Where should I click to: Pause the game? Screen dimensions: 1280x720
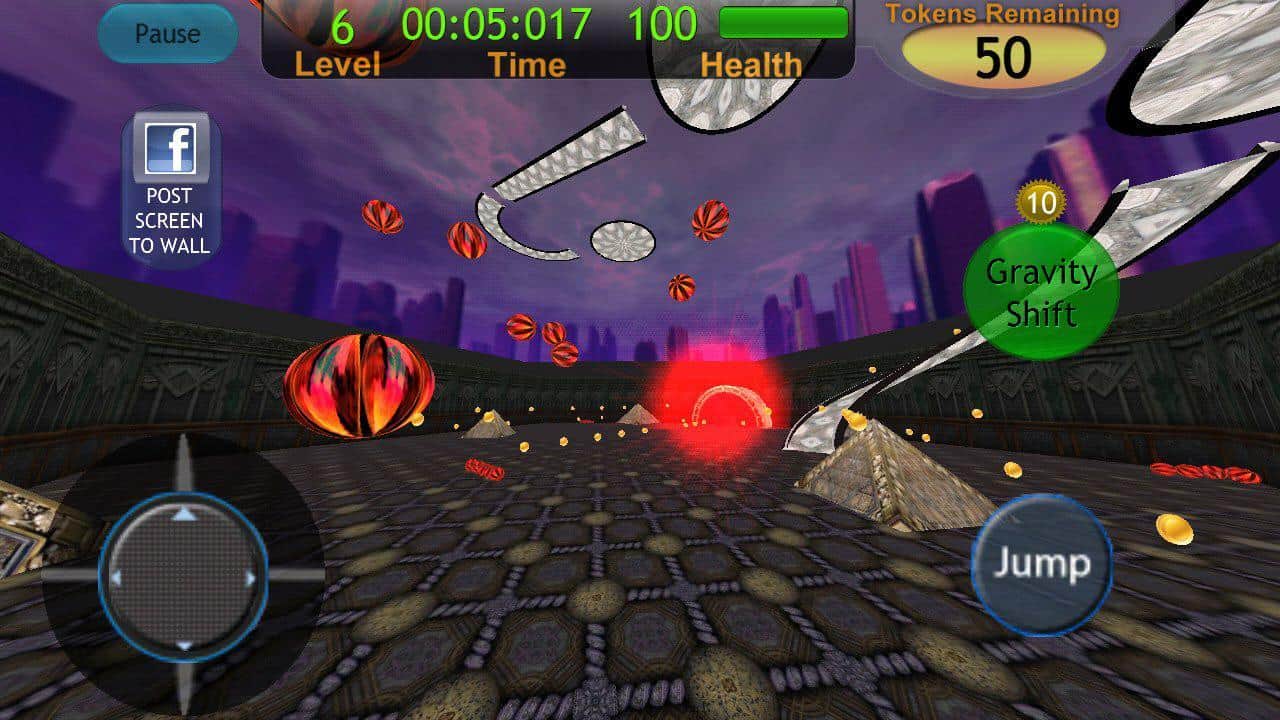coord(167,34)
